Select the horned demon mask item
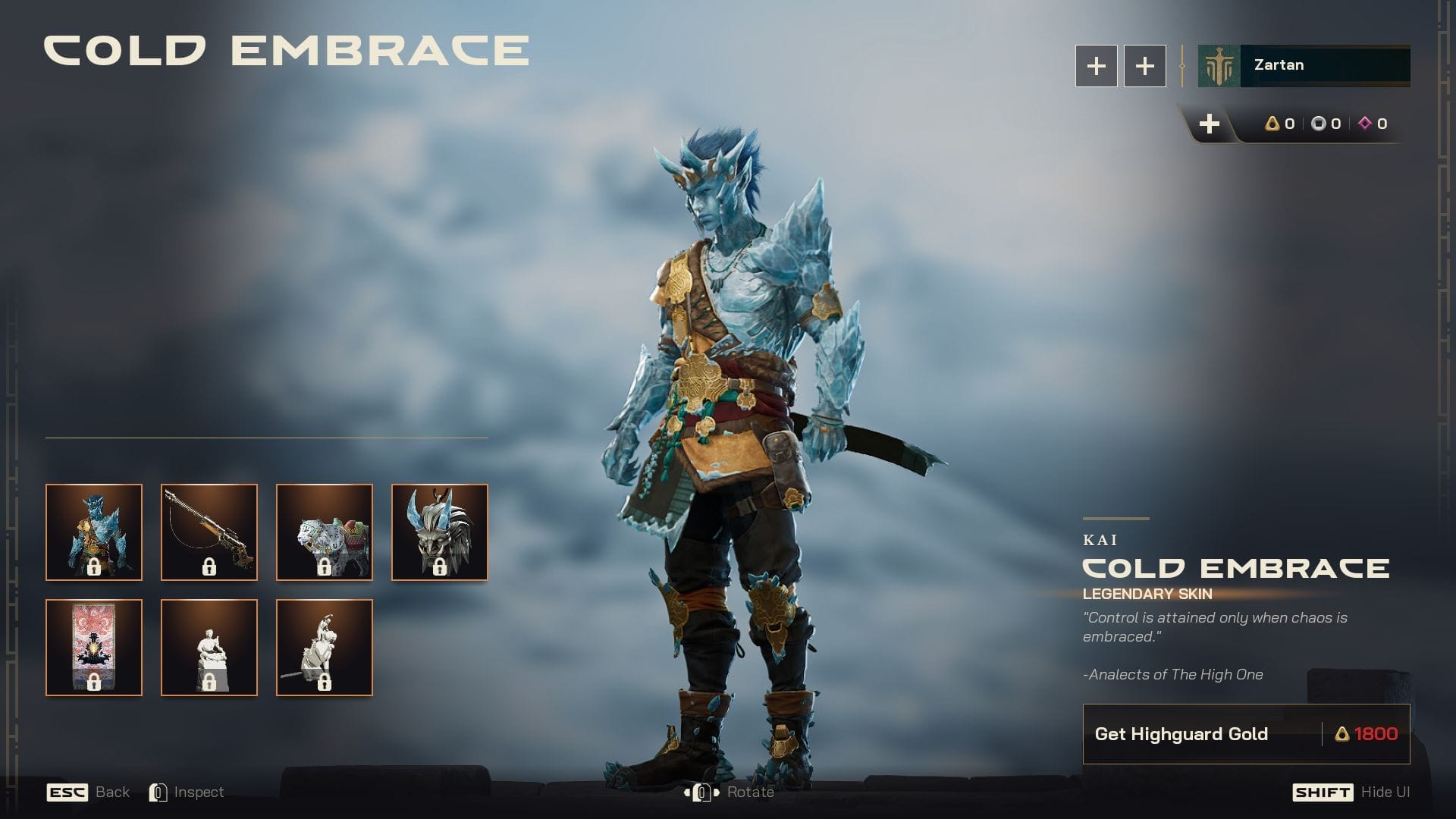 440,532
